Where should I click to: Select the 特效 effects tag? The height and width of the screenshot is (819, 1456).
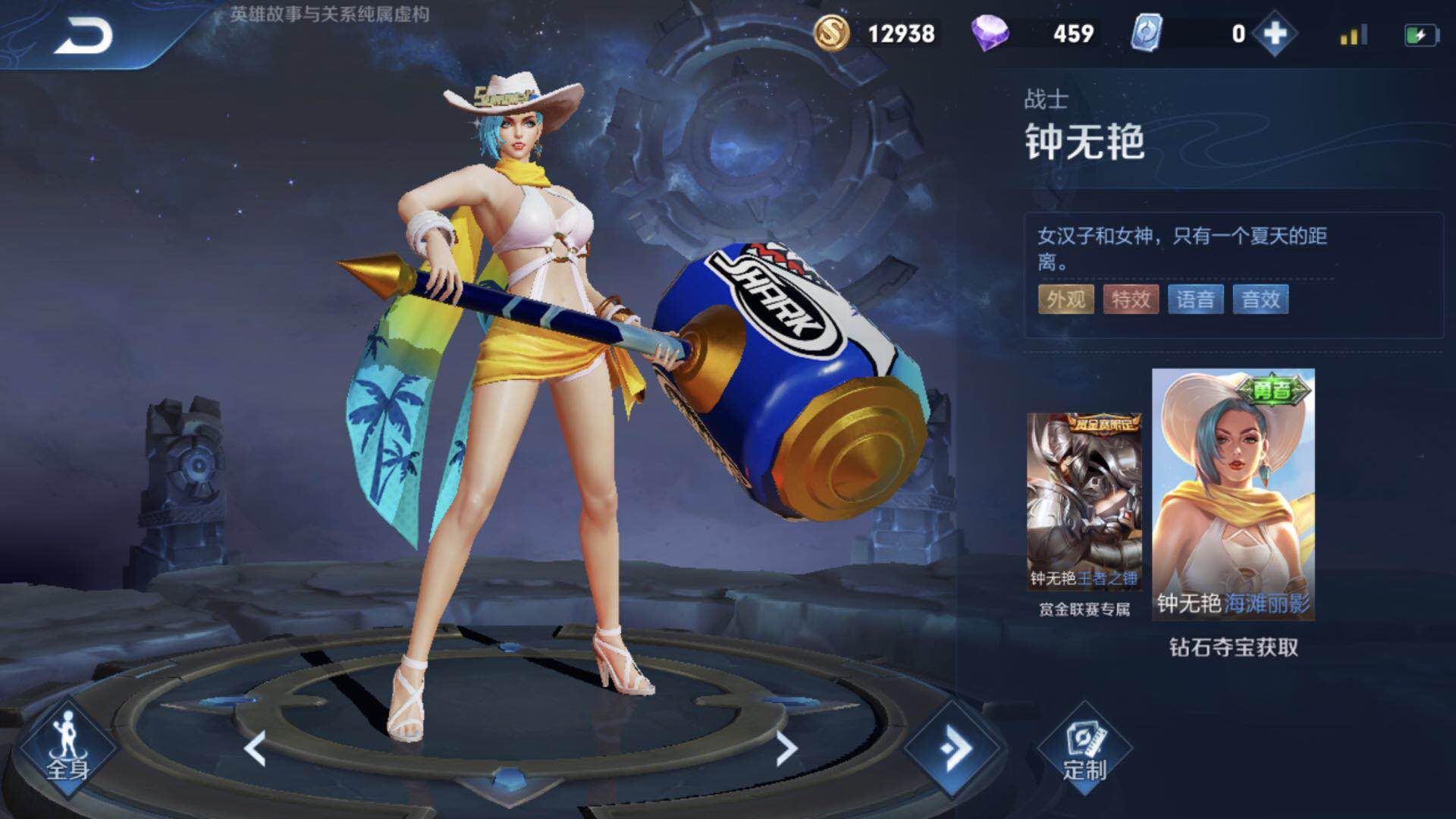point(1131,300)
